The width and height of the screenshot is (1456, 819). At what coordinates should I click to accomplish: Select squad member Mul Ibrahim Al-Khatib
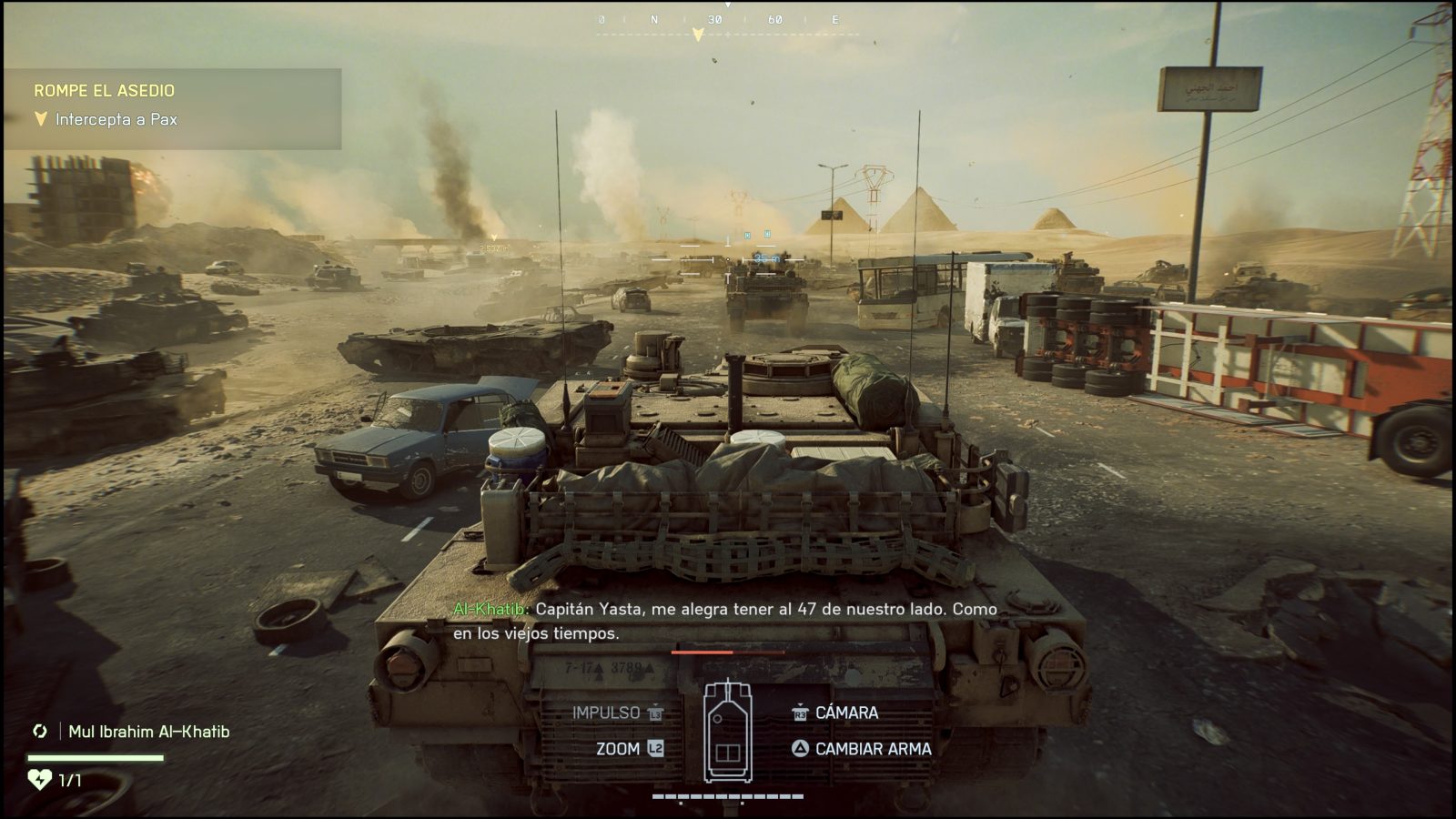pos(148,732)
